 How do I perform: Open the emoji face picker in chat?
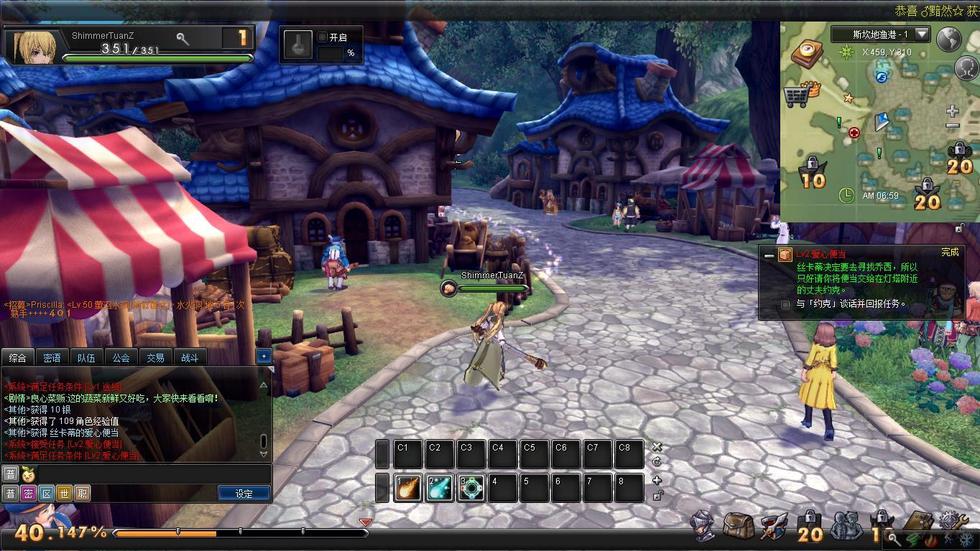pyautogui.click(x=28, y=474)
